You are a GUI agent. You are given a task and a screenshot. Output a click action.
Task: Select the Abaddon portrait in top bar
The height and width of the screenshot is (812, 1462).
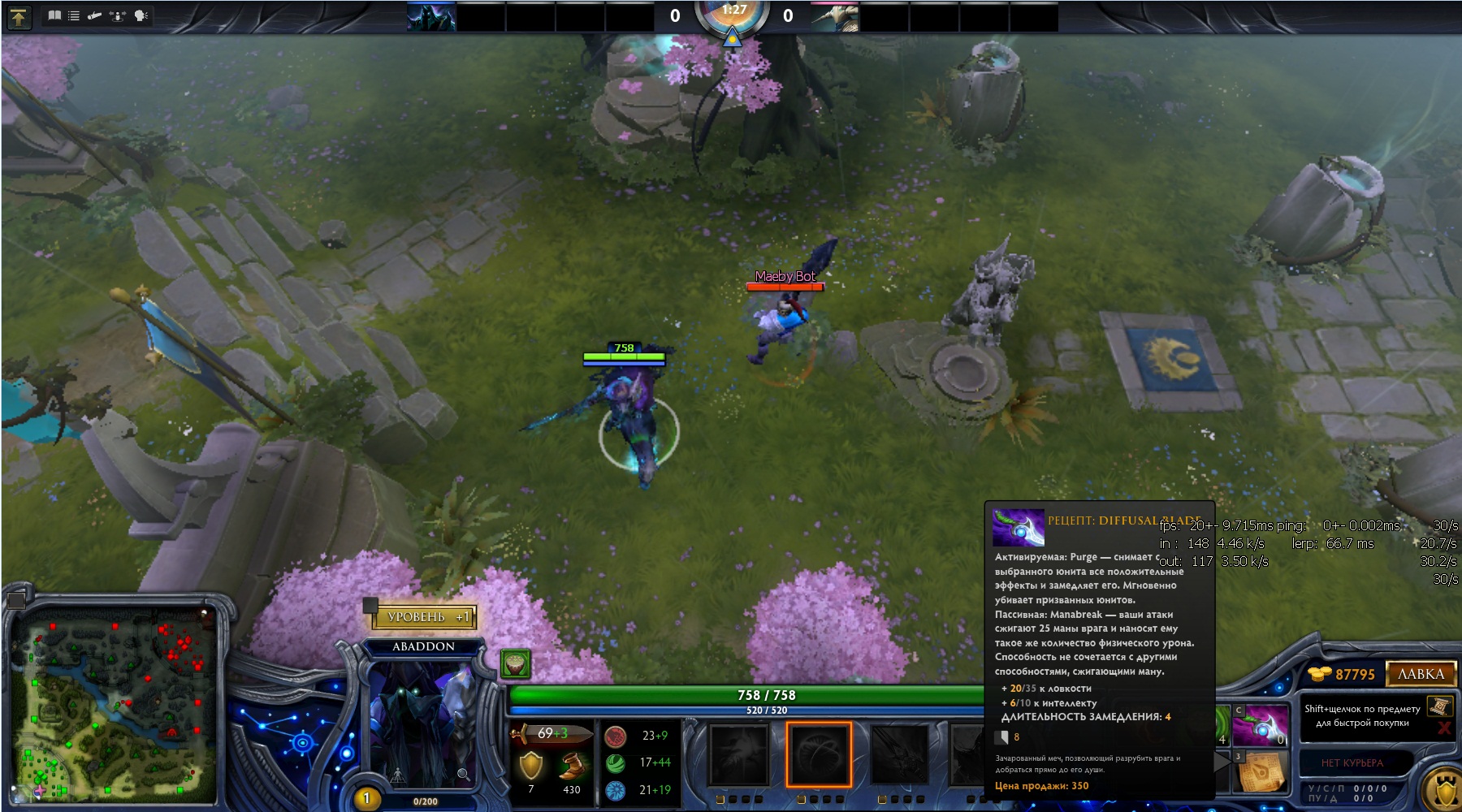coord(431,17)
